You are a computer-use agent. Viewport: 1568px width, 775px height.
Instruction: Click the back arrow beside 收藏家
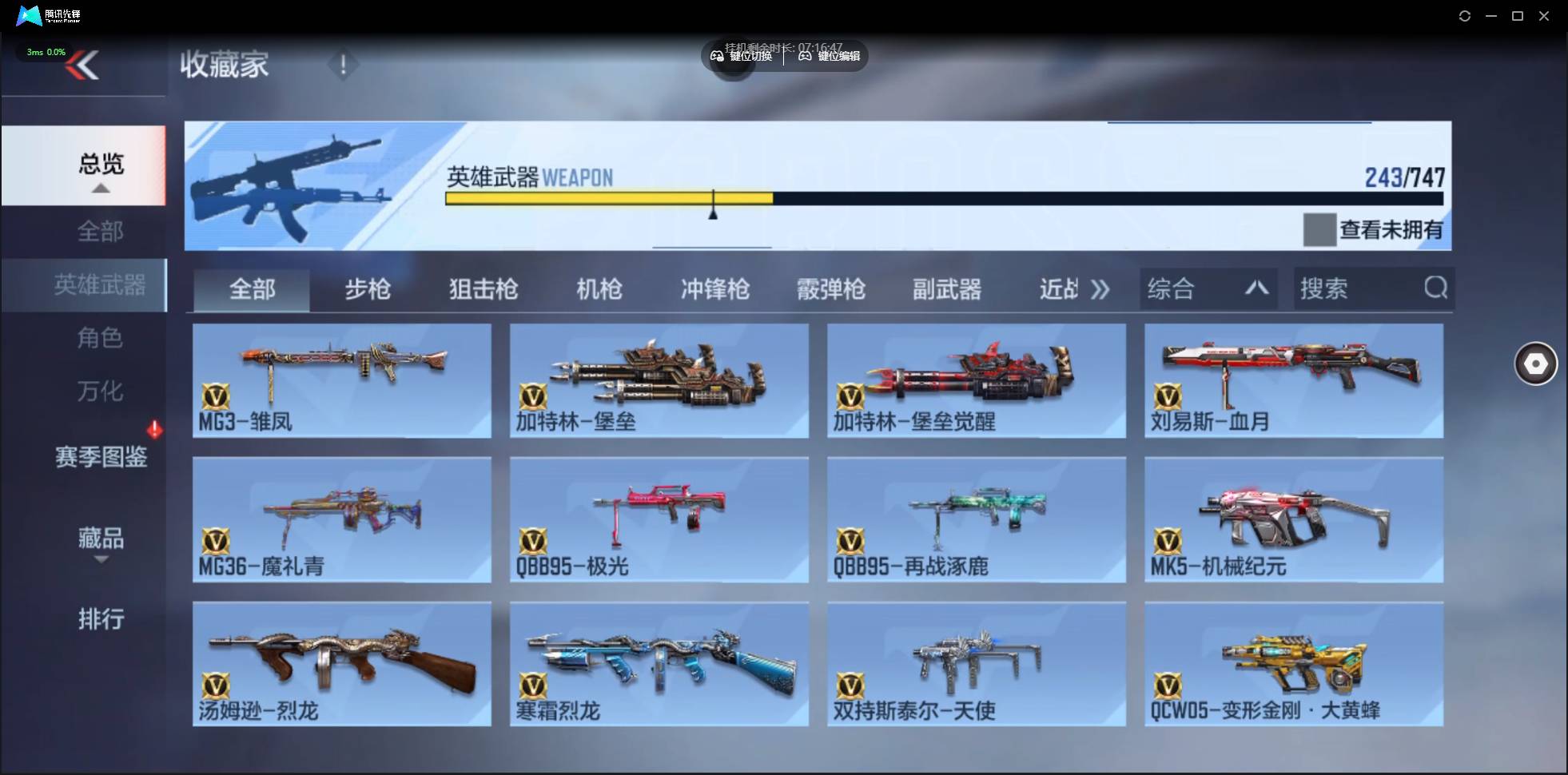pyautogui.click(x=84, y=66)
